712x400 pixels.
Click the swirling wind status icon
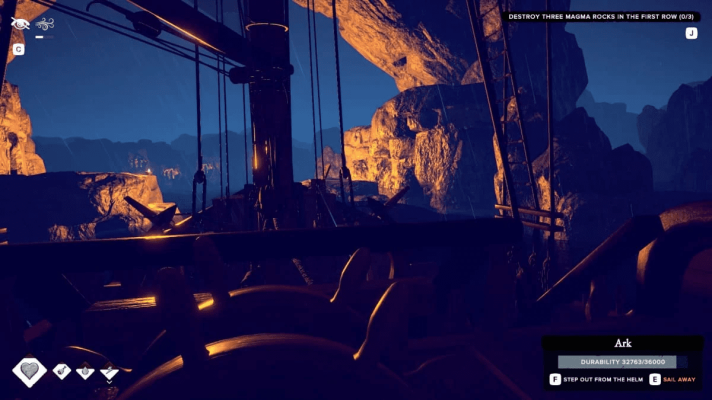(x=44, y=23)
